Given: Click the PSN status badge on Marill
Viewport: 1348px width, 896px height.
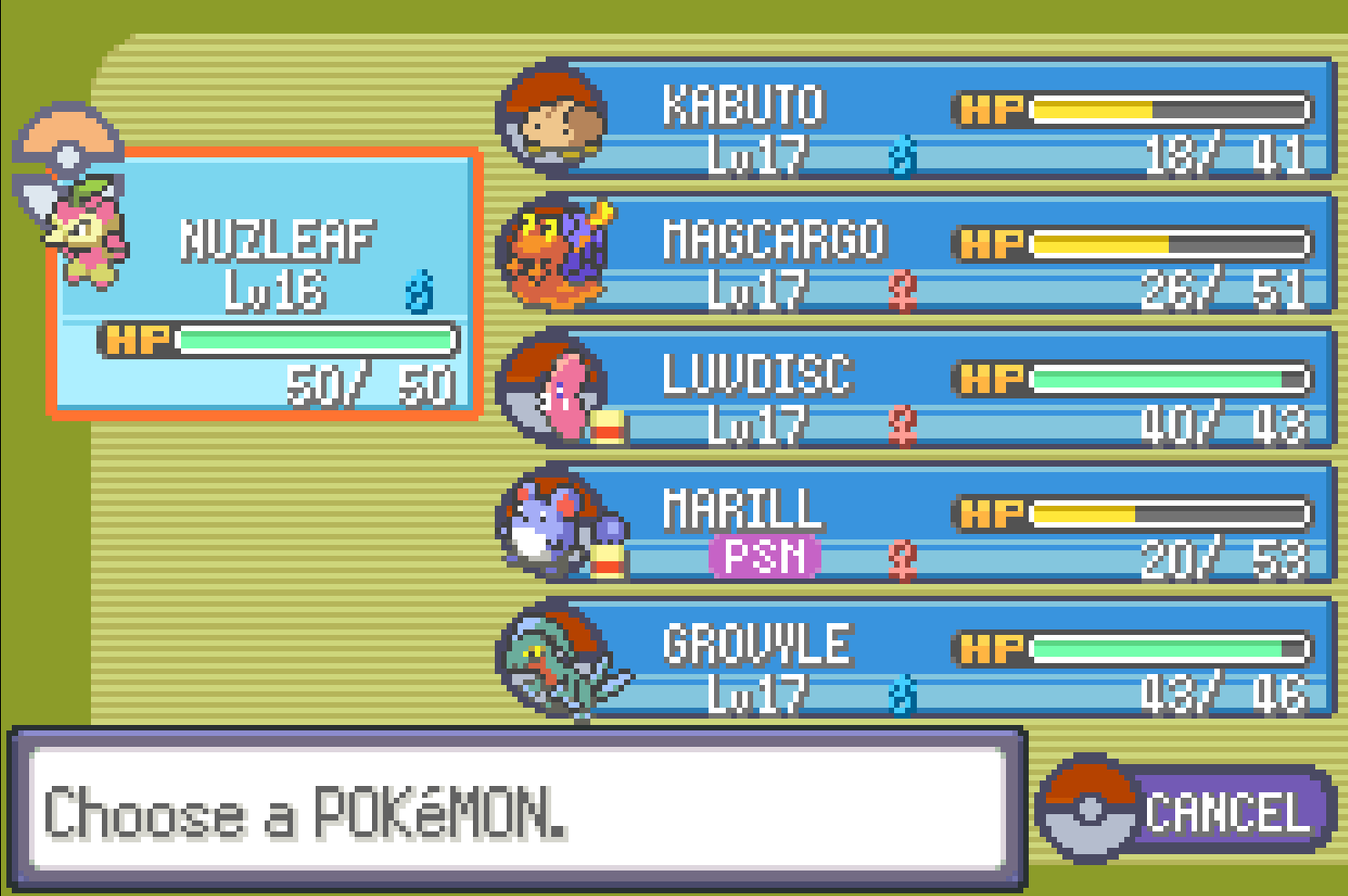Looking at the screenshot, I should point(762,557).
